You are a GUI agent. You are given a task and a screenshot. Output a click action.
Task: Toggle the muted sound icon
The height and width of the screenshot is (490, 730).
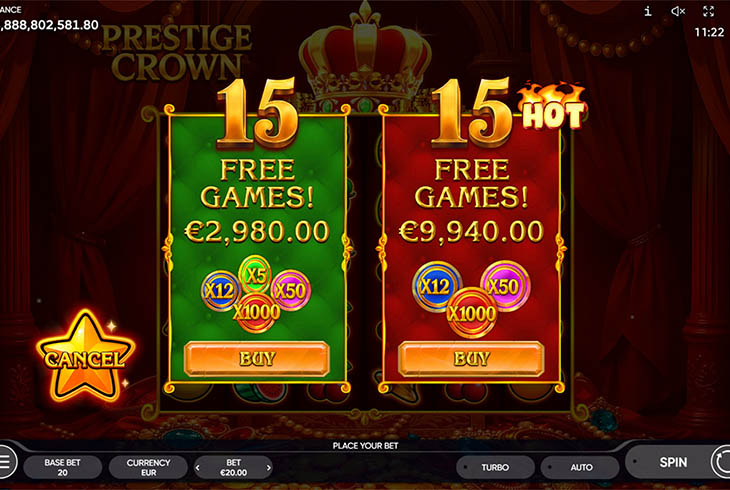point(678,11)
